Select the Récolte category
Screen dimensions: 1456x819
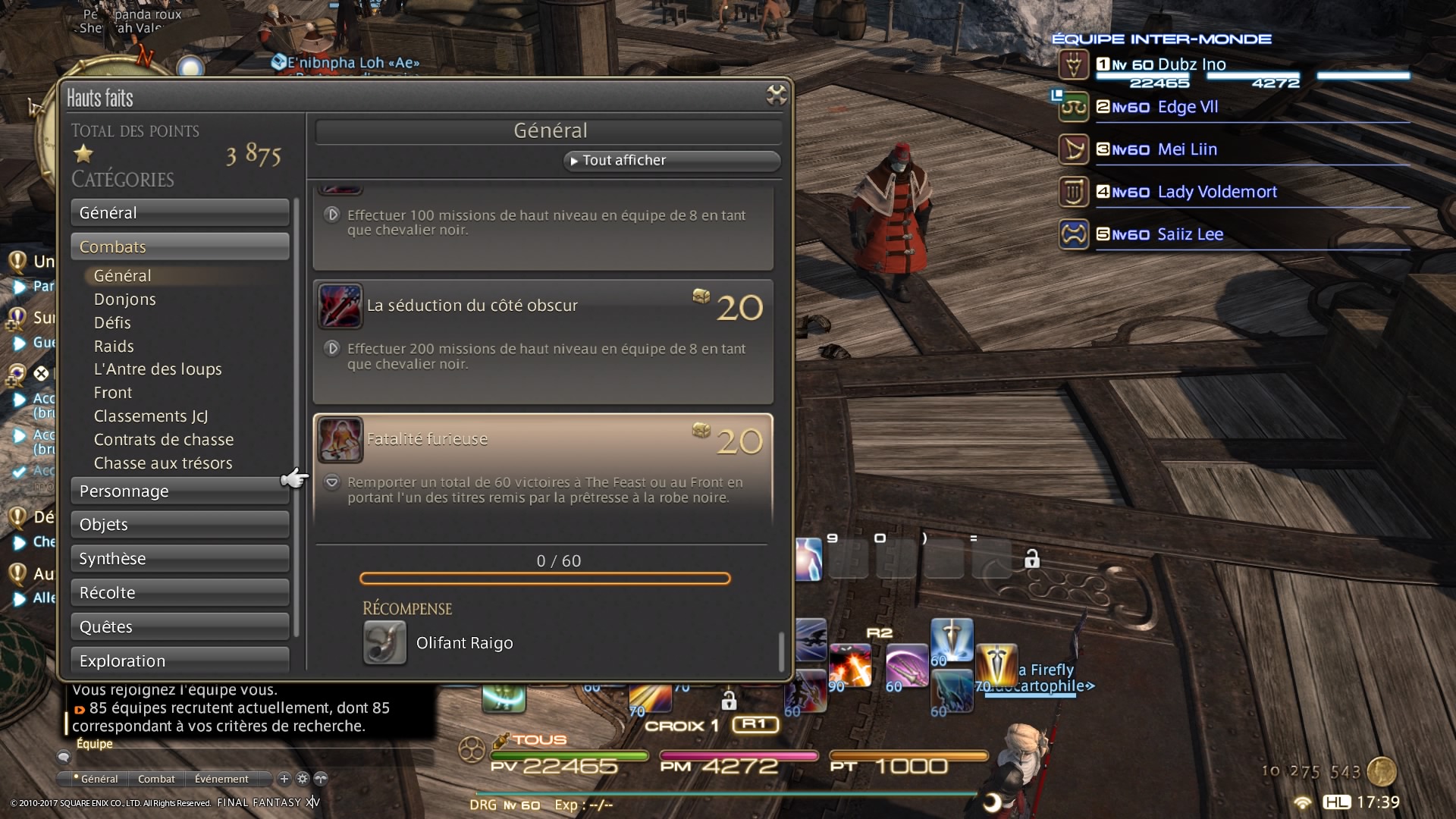coord(180,593)
